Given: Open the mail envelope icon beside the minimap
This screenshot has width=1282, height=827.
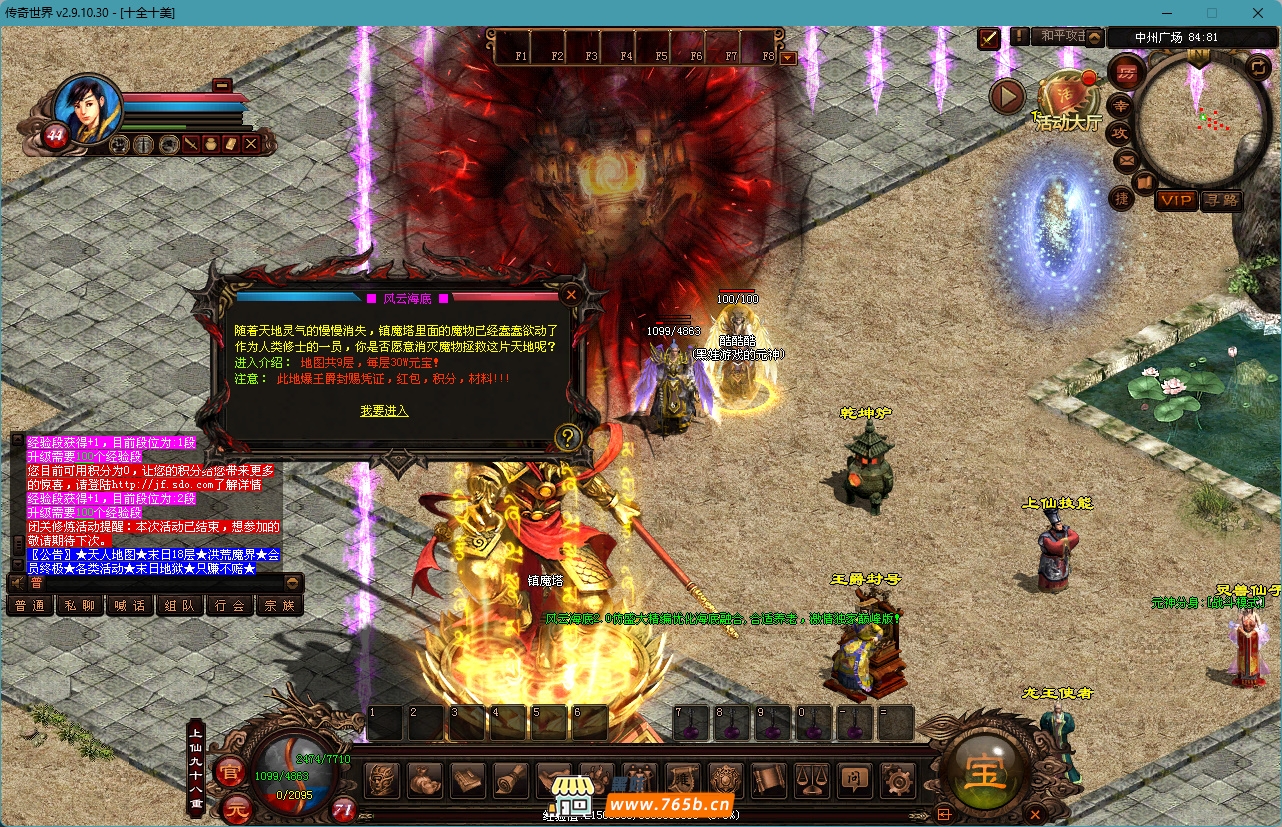Looking at the screenshot, I should (1126, 159).
